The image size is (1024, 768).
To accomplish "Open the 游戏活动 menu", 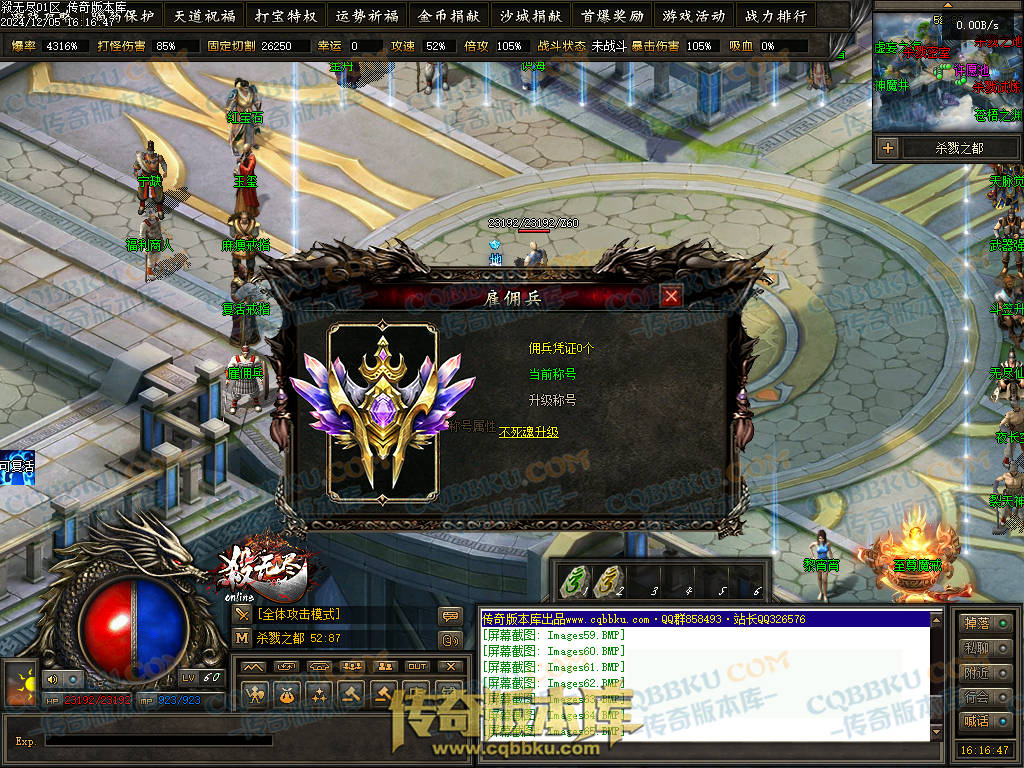I will click(x=693, y=16).
